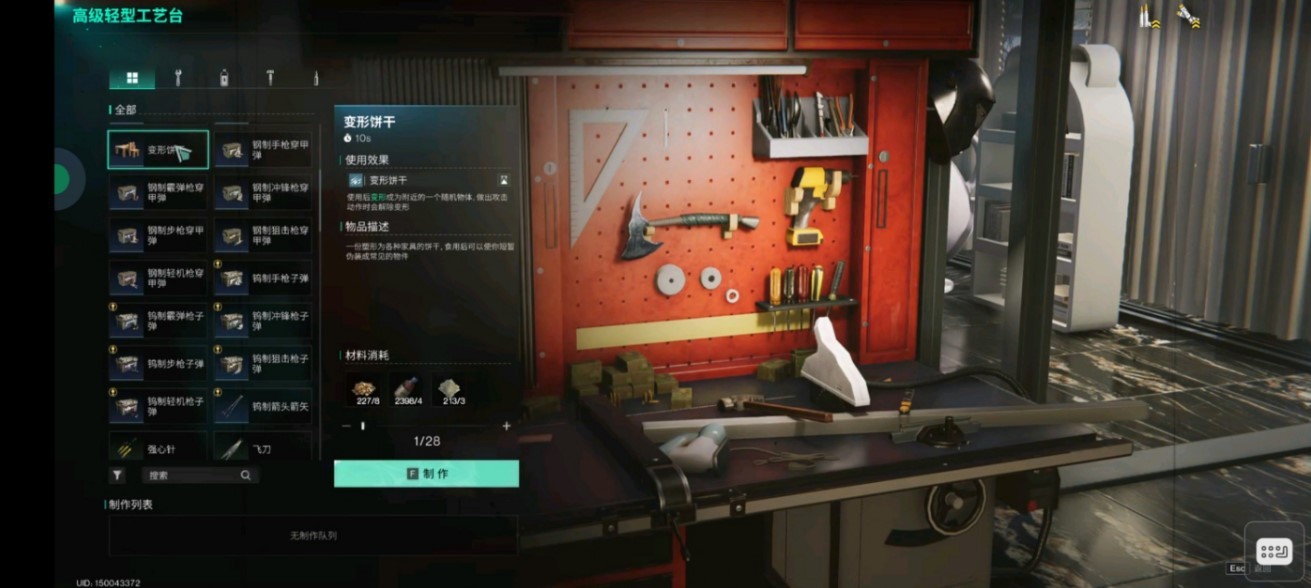Choose the 钢制狙击枪穿甲弹 recipe
Image resolution: width=1311 pixels, height=588 pixels.
(x=263, y=235)
